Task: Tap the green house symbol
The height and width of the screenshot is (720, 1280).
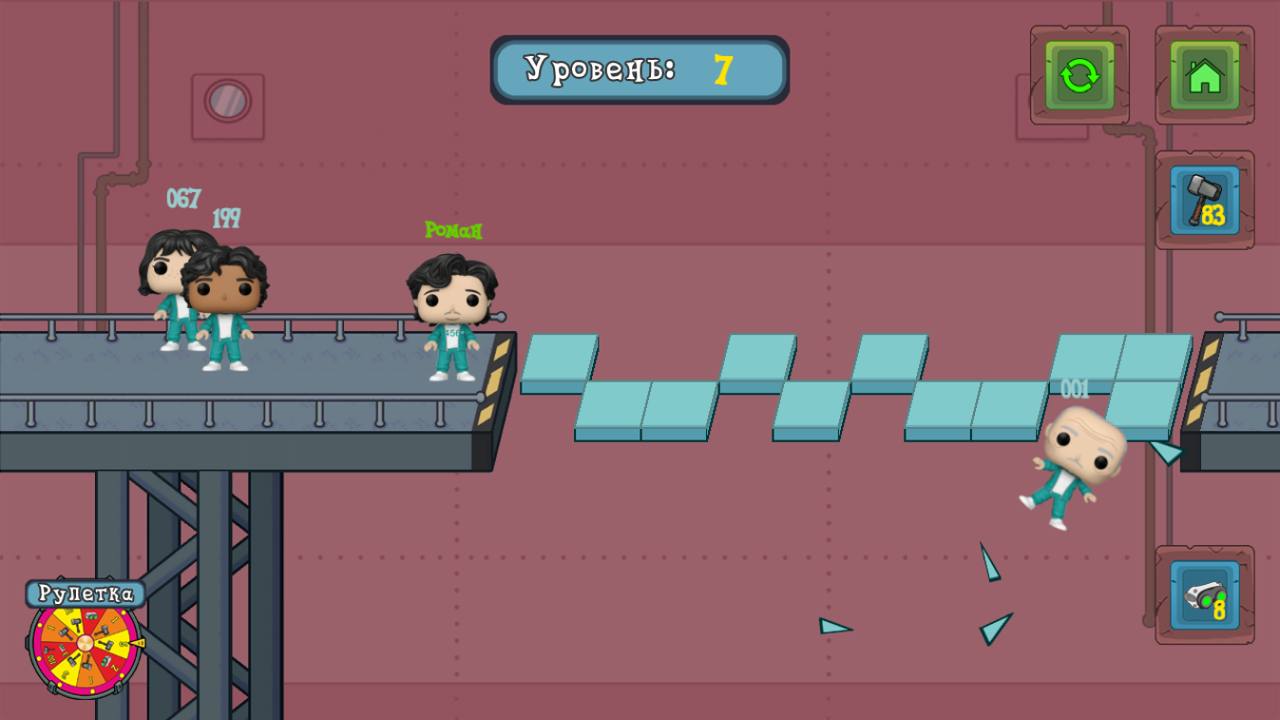Action: click(x=1204, y=74)
